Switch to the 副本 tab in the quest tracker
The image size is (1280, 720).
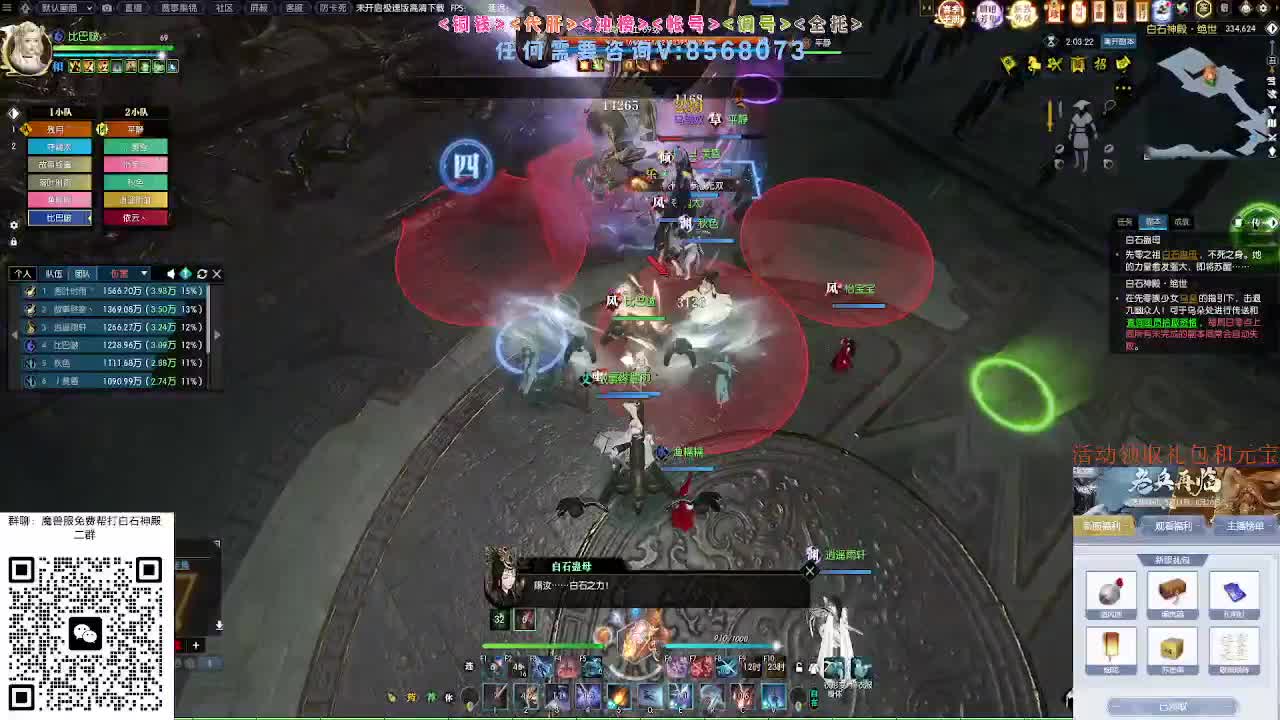pyautogui.click(x=1153, y=222)
